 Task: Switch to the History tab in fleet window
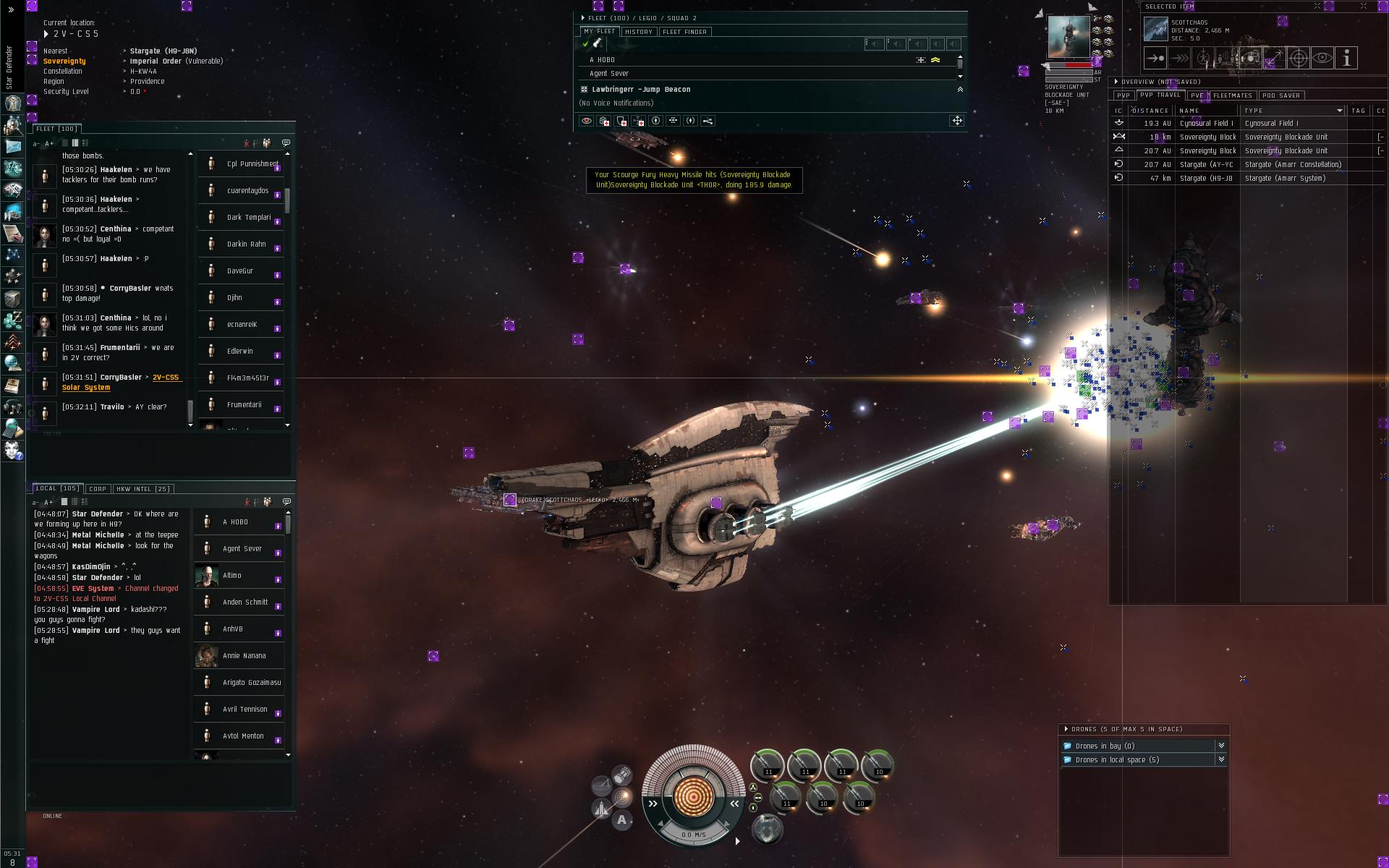(638, 32)
